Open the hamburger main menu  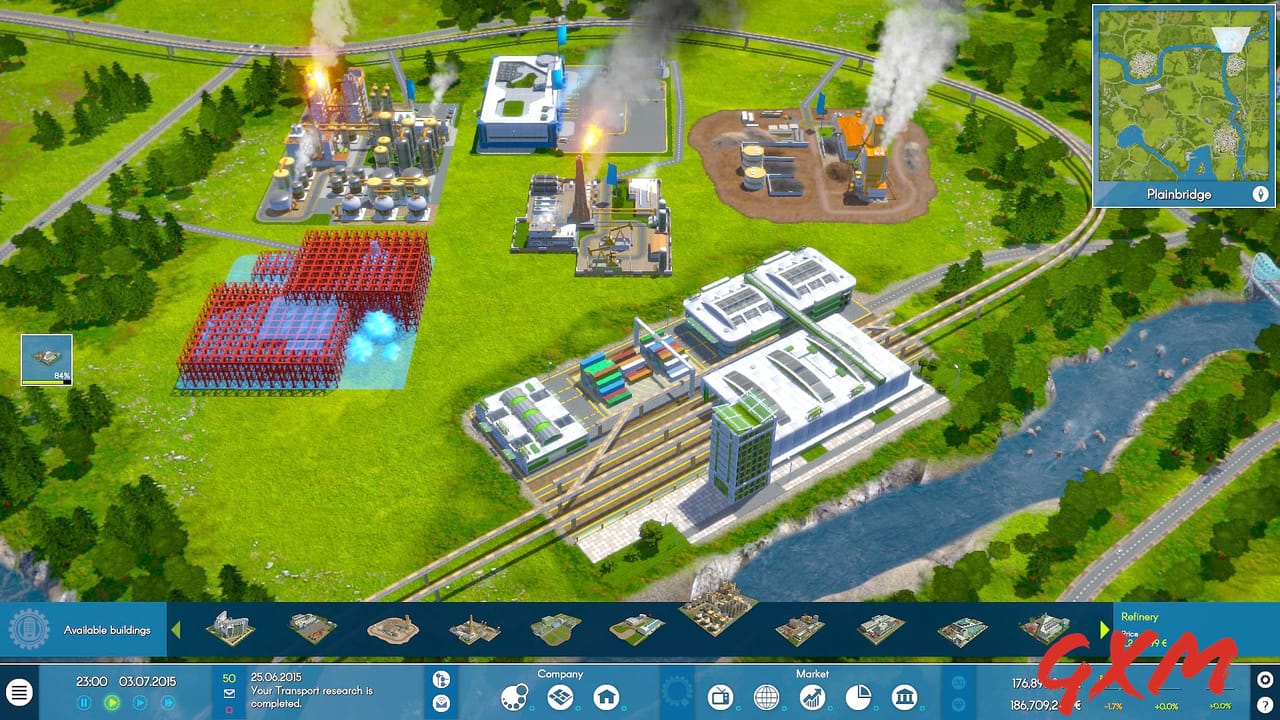pos(21,690)
